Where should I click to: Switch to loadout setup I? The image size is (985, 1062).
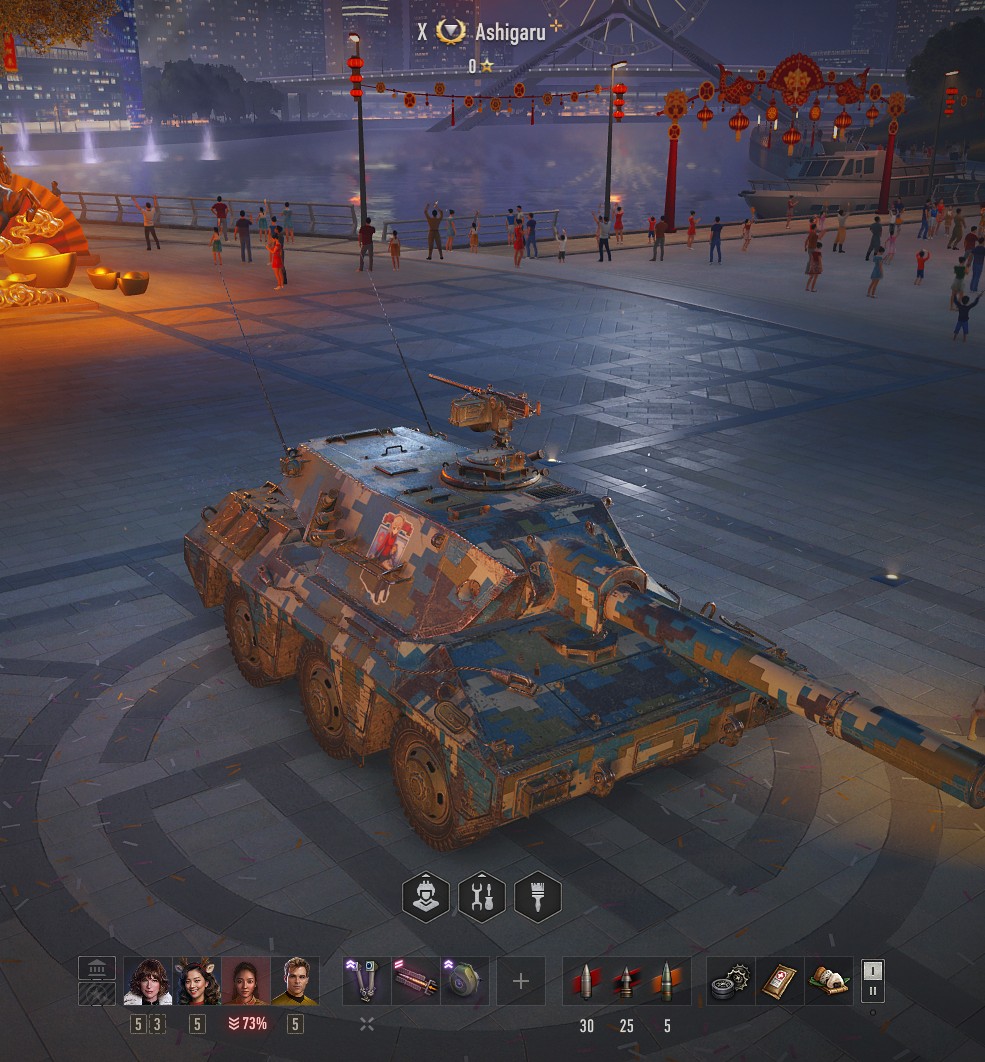[873, 970]
